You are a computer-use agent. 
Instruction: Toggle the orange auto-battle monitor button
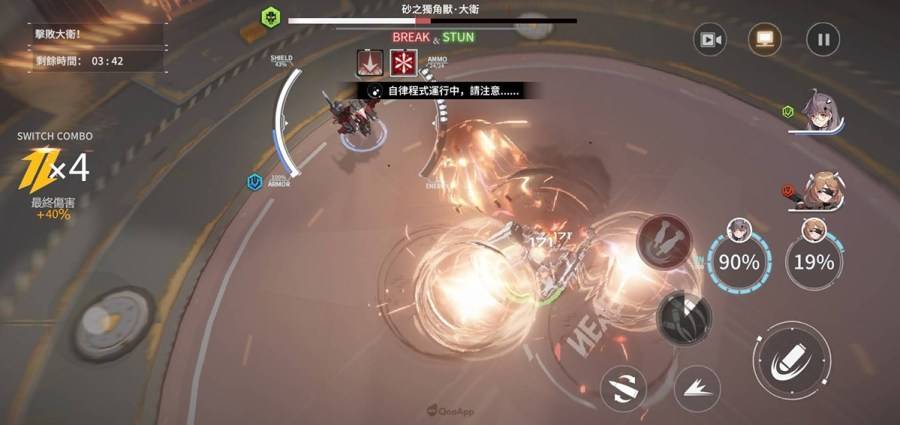click(x=765, y=40)
